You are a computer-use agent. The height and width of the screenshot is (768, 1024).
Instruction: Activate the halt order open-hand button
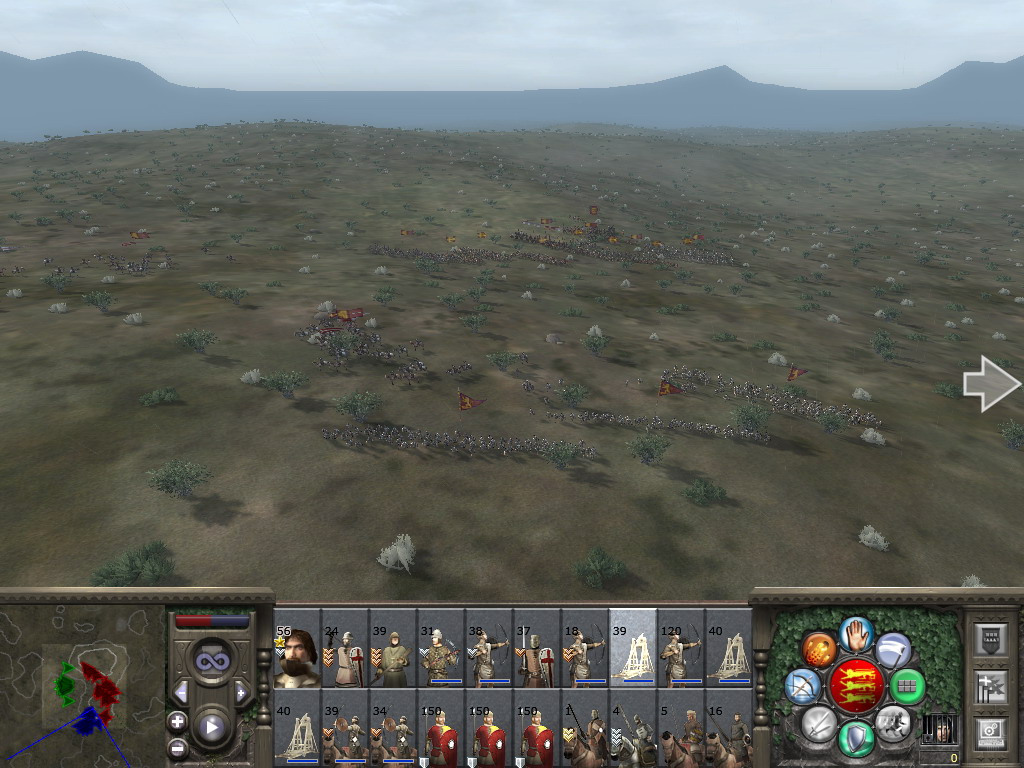856,634
